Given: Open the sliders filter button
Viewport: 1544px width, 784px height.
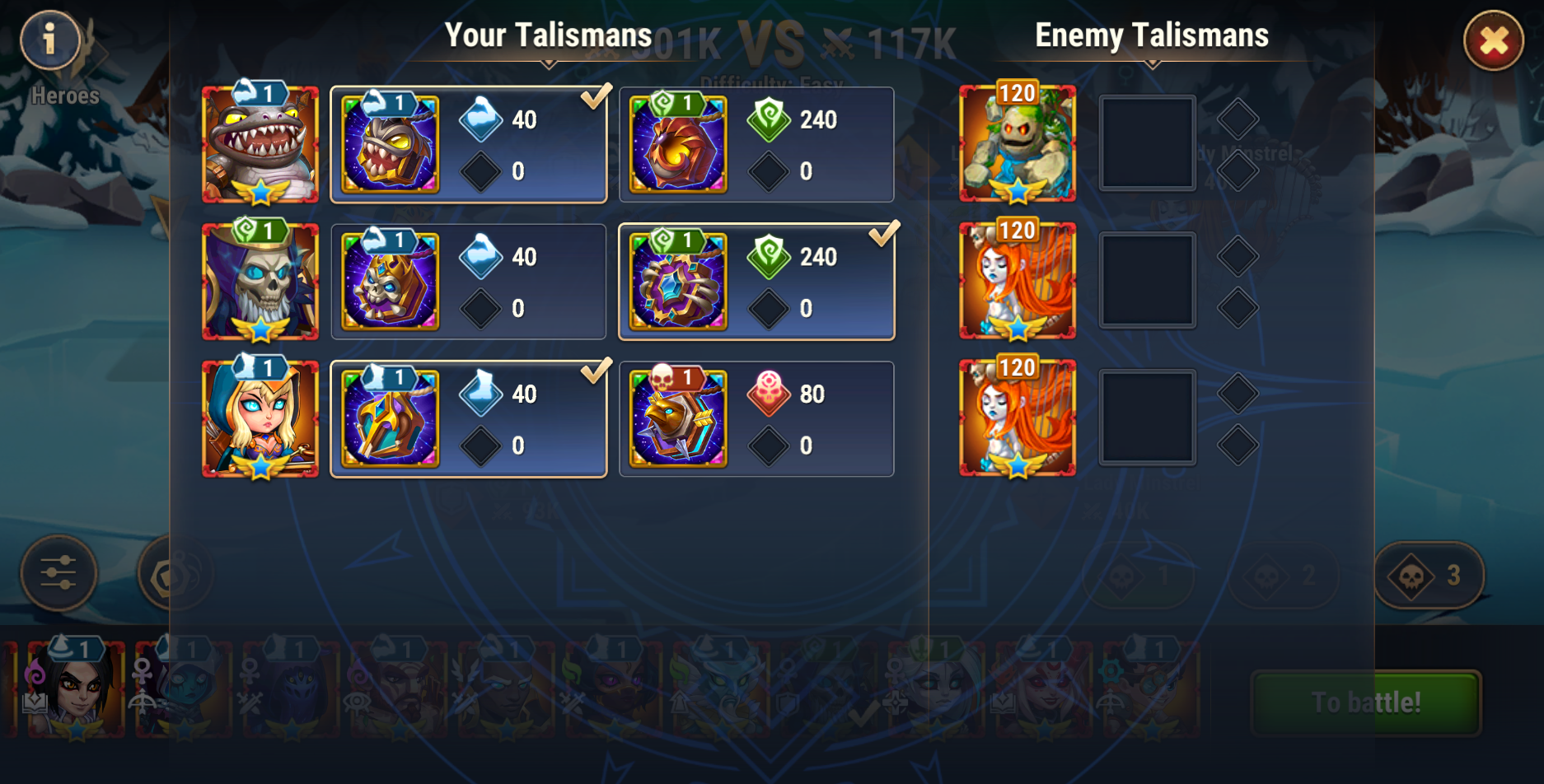Looking at the screenshot, I should (58, 573).
